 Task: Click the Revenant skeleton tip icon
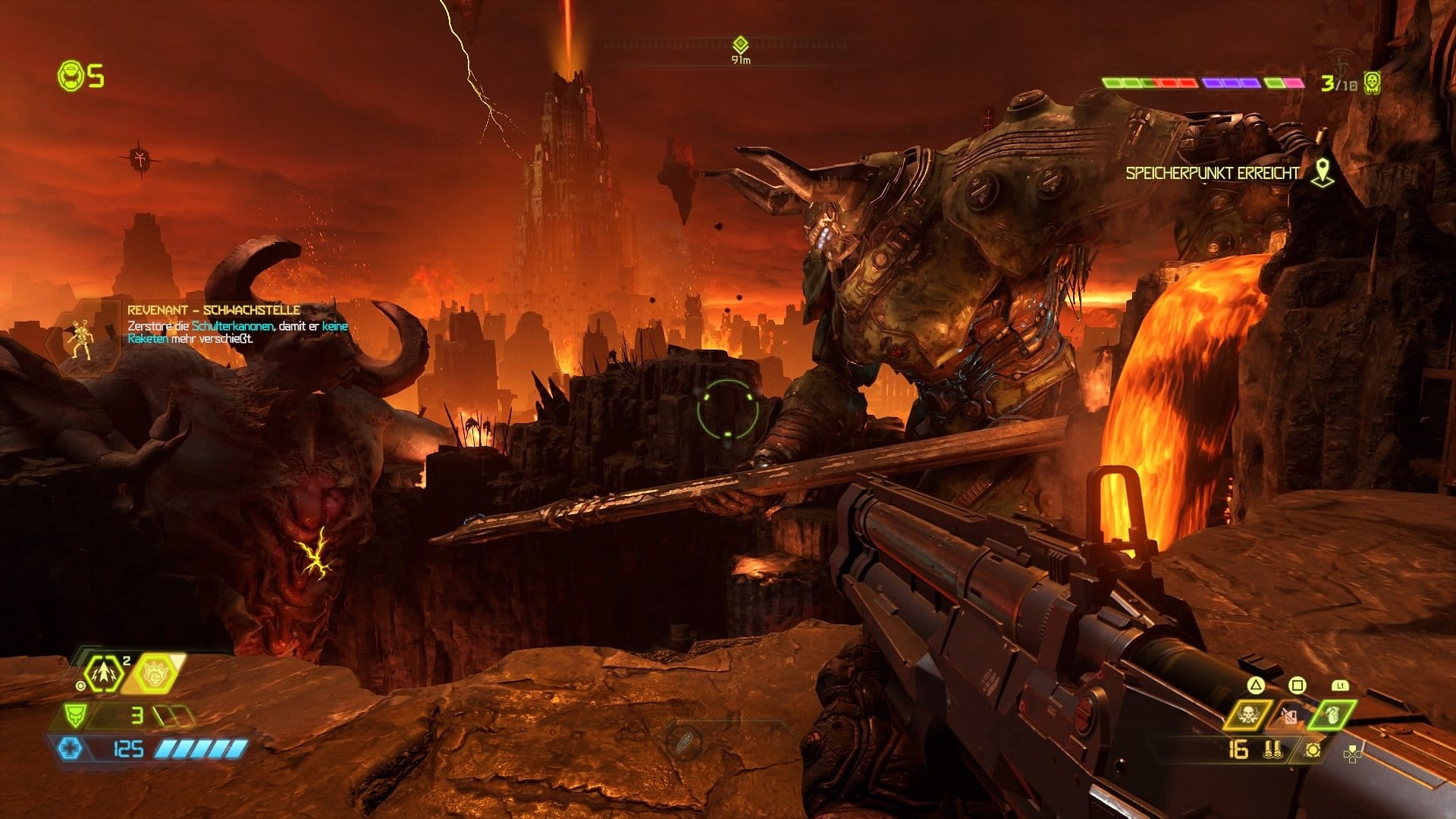[80, 337]
